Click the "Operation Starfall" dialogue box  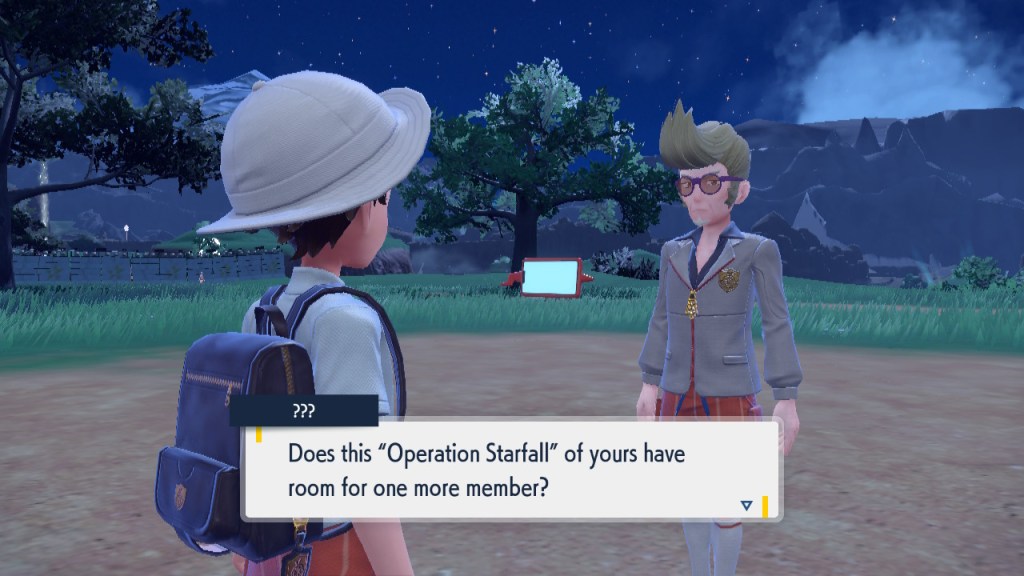click(510, 470)
